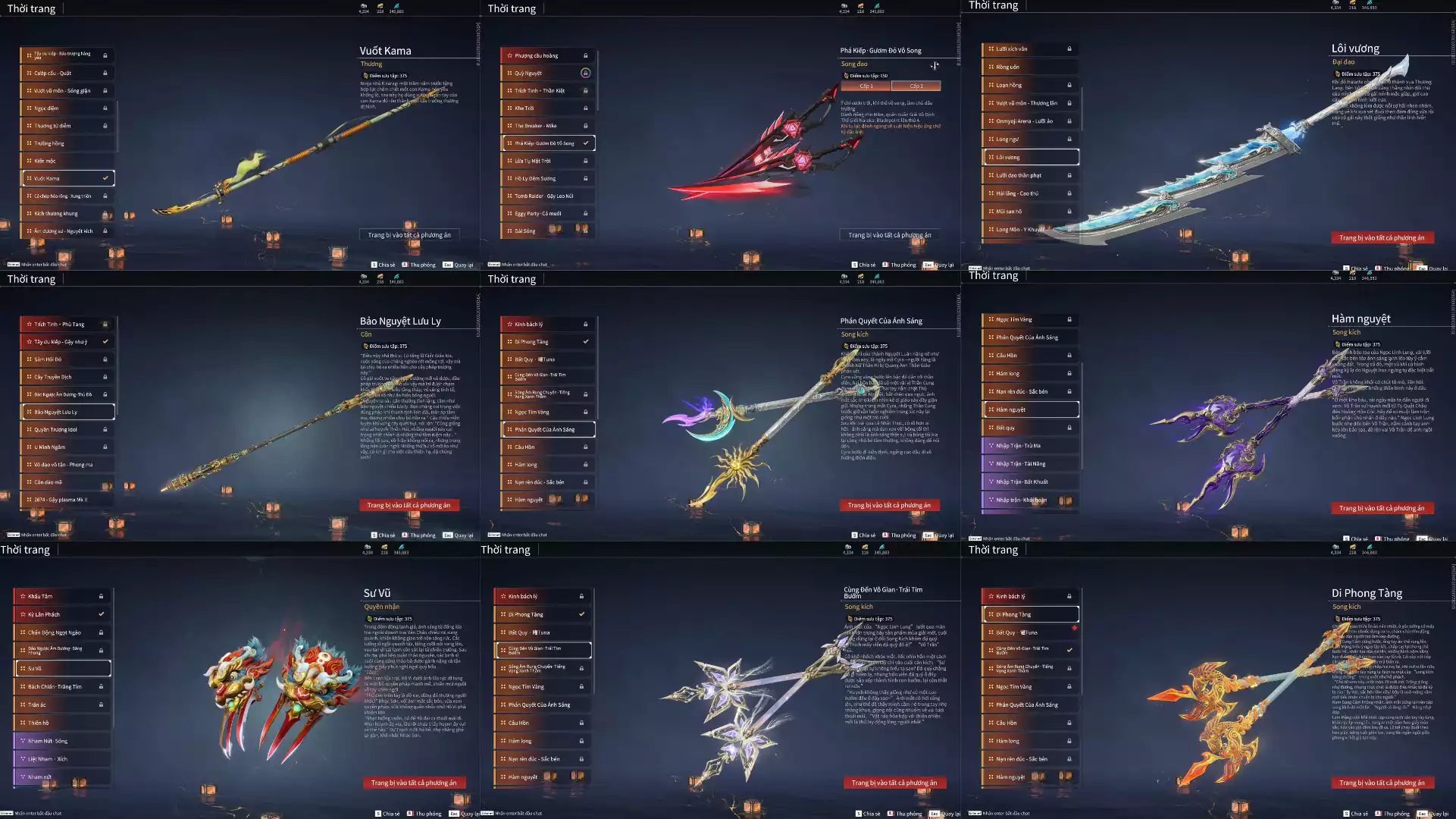Select the "Cấp 1" tab
Image resolution: width=1456 pixels, height=819 pixels.
click(x=866, y=86)
